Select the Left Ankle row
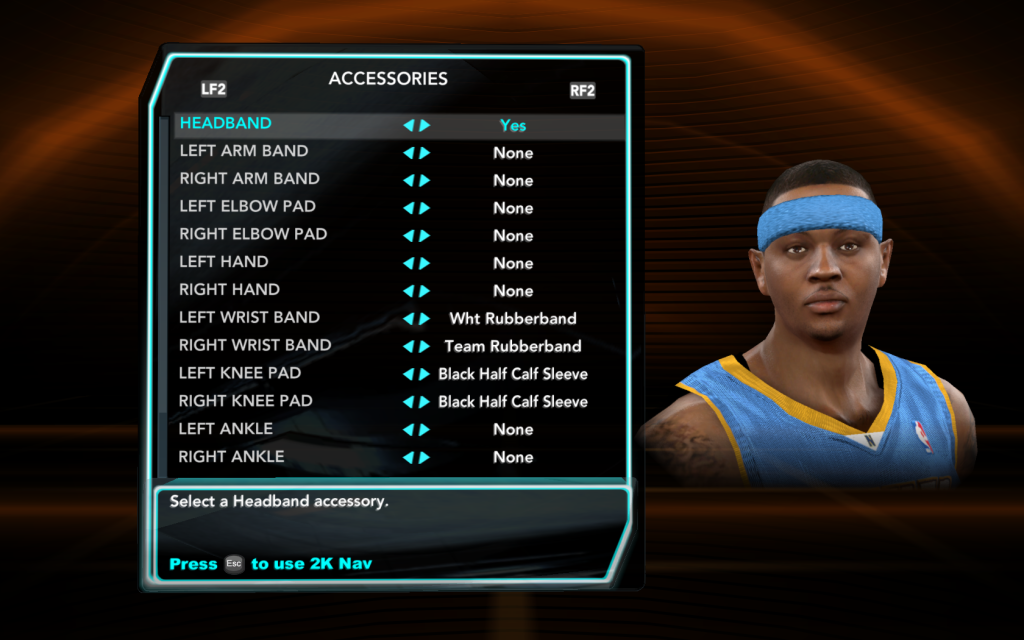This screenshot has width=1024, height=640. [x=226, y=429]
